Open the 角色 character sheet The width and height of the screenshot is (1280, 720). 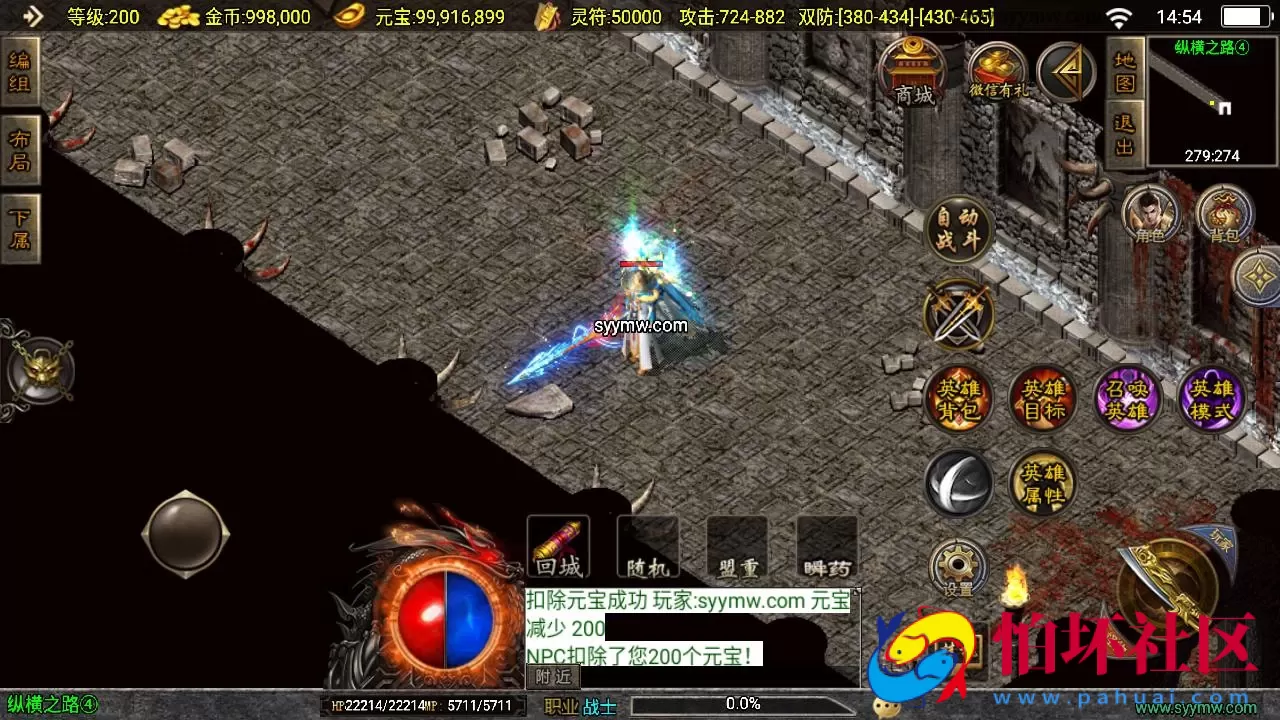[x=1150, y=214]
